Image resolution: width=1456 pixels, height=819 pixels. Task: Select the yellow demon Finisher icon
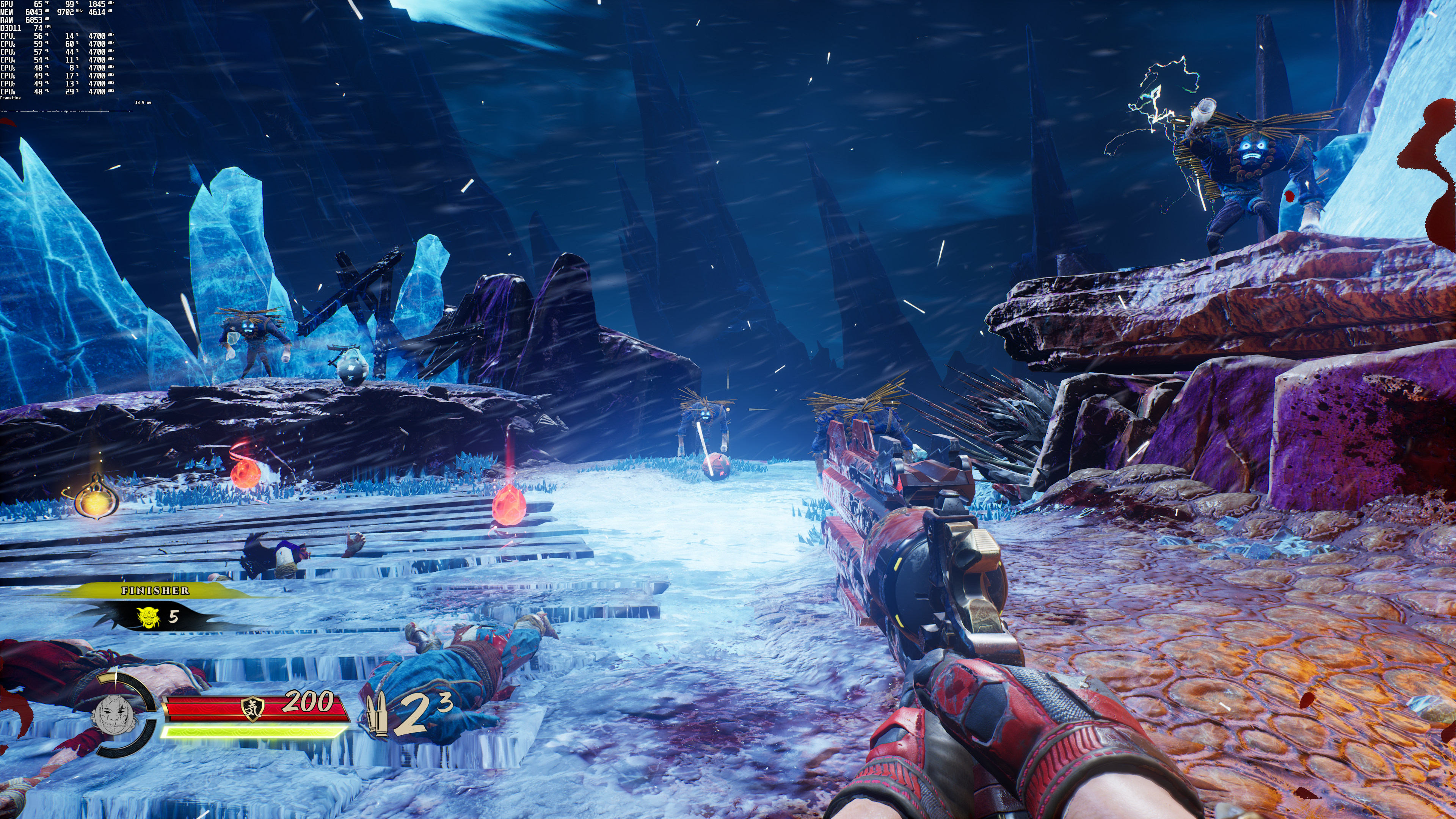[x=148, y=617]
